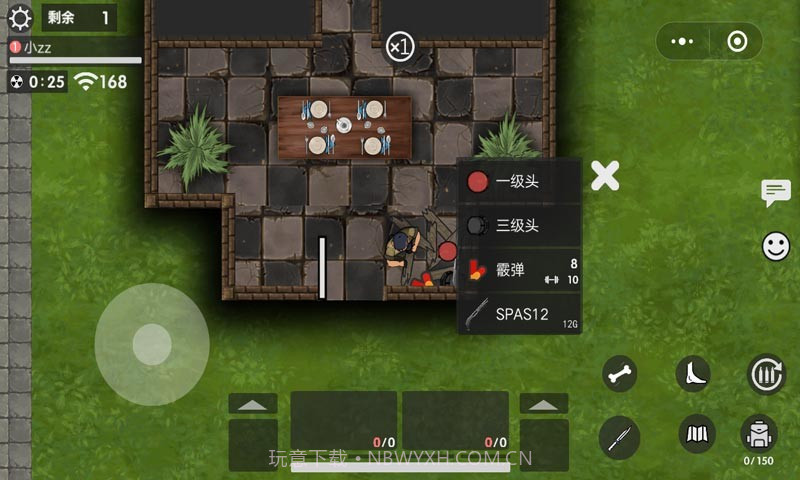Viewport: 800px width, 480px height.
Task: Open the smiley emoji menu
Action: pyautogui.click(x=776, y=246)
